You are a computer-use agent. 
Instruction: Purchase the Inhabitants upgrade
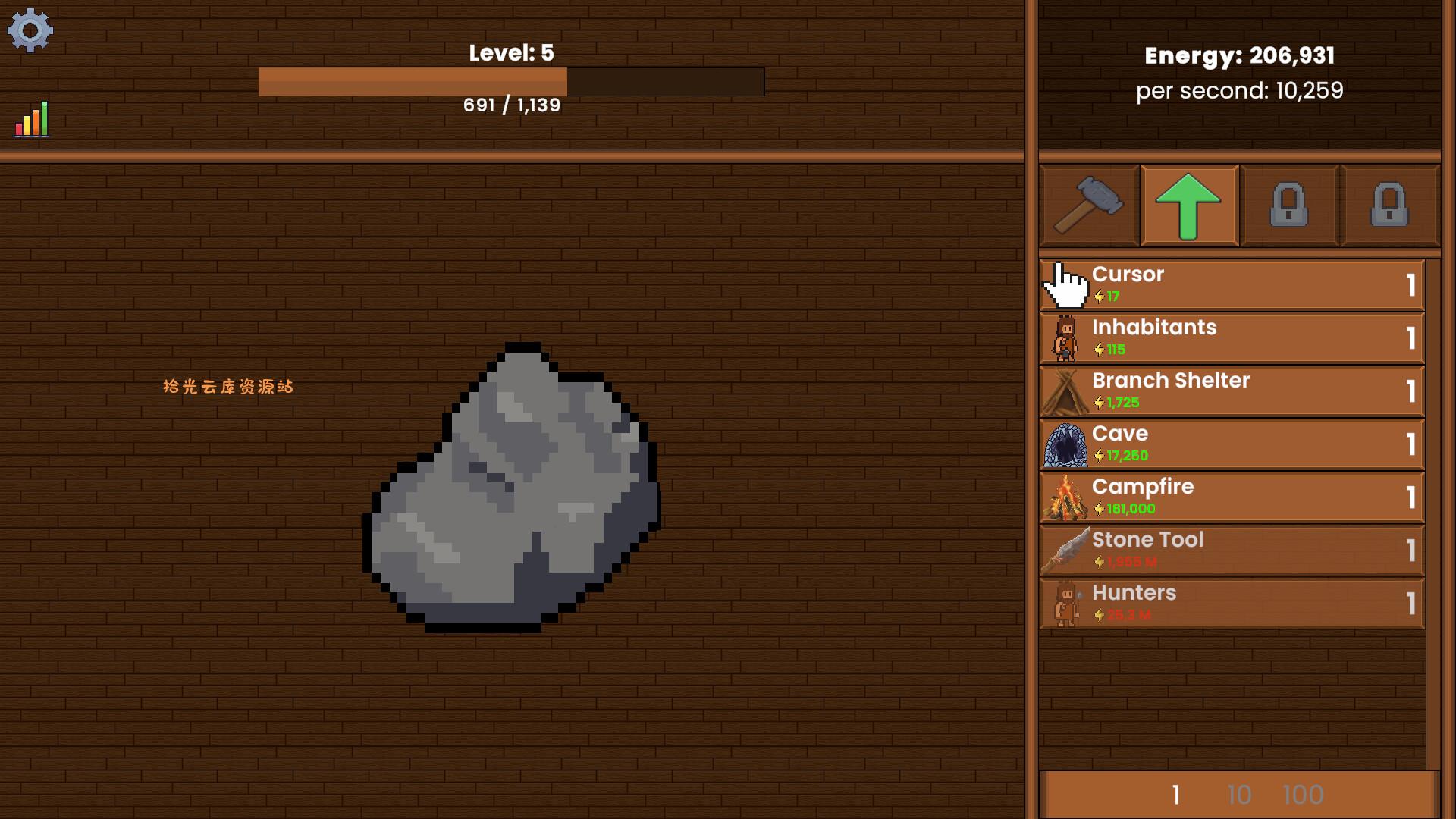1232,338
